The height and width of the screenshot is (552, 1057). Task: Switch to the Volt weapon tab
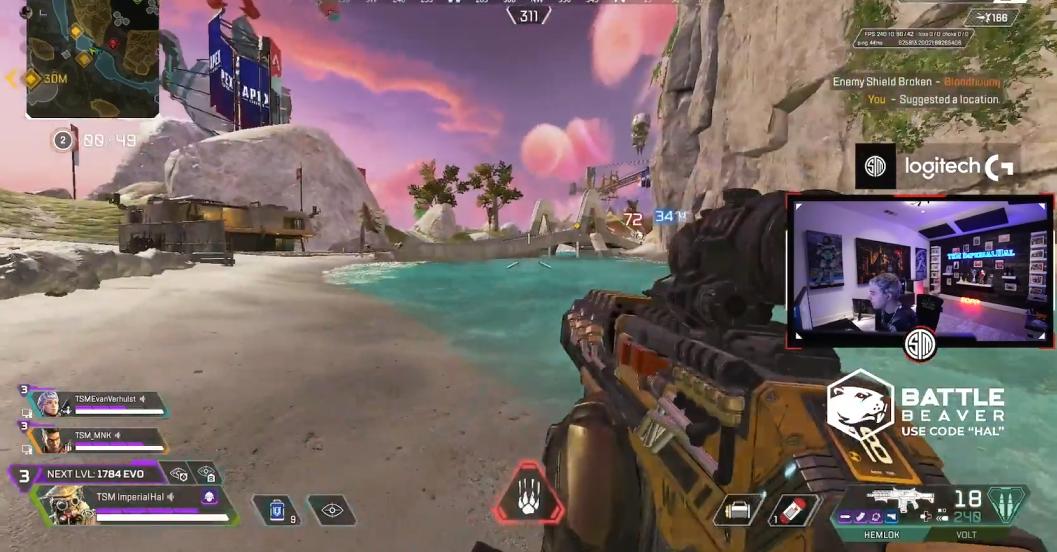966,535
